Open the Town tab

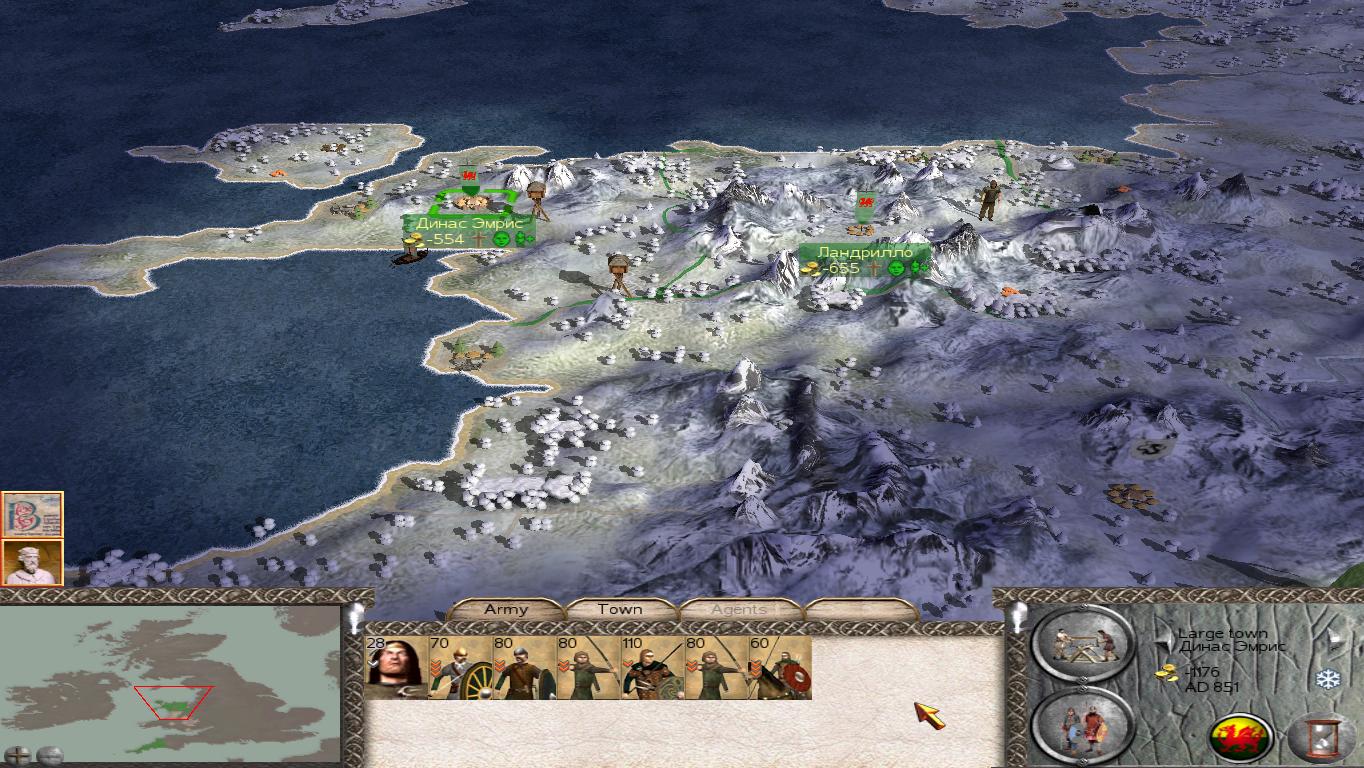(620, 609)
